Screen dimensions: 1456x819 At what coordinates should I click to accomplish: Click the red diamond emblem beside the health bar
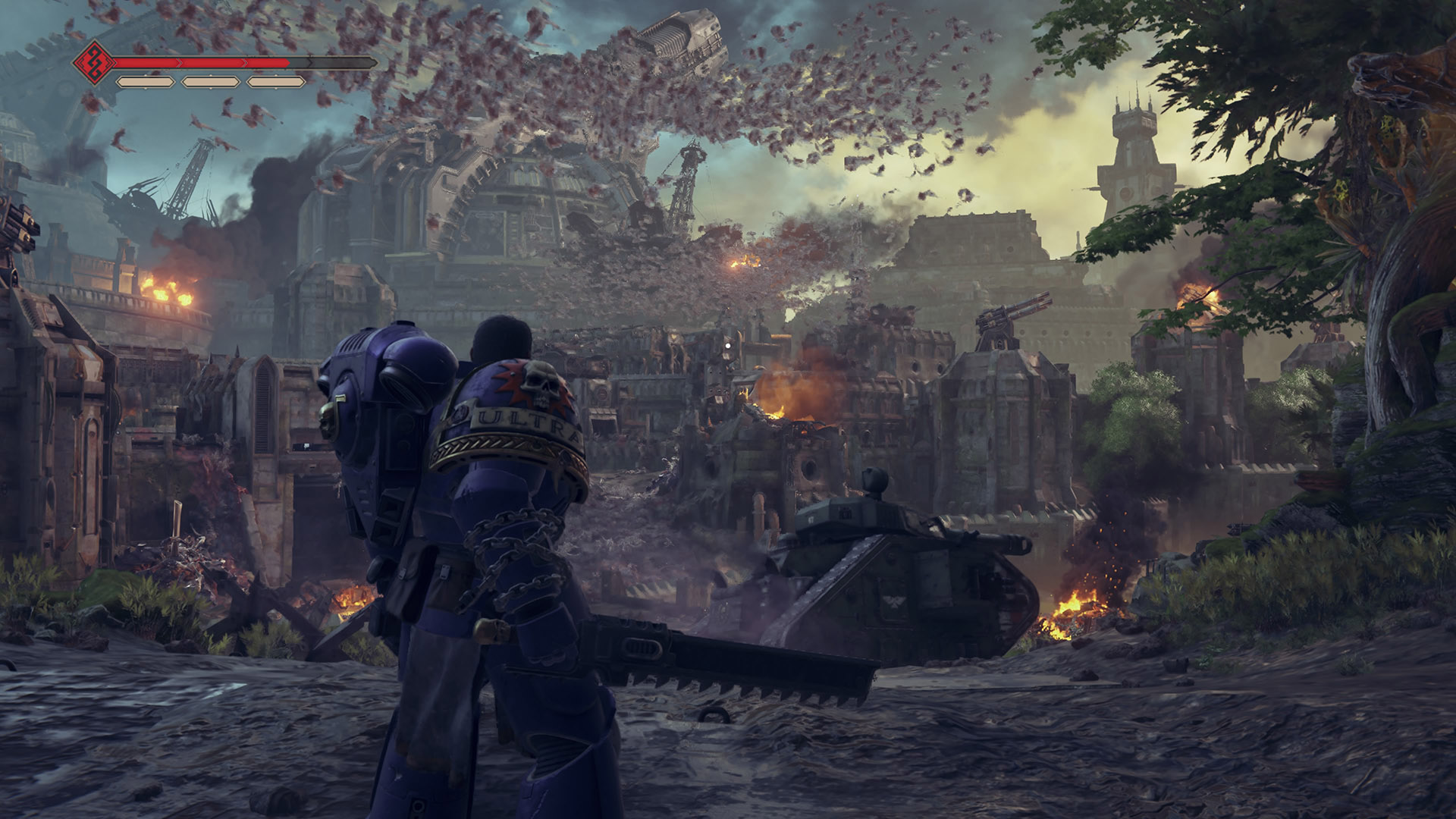(95, 63)
